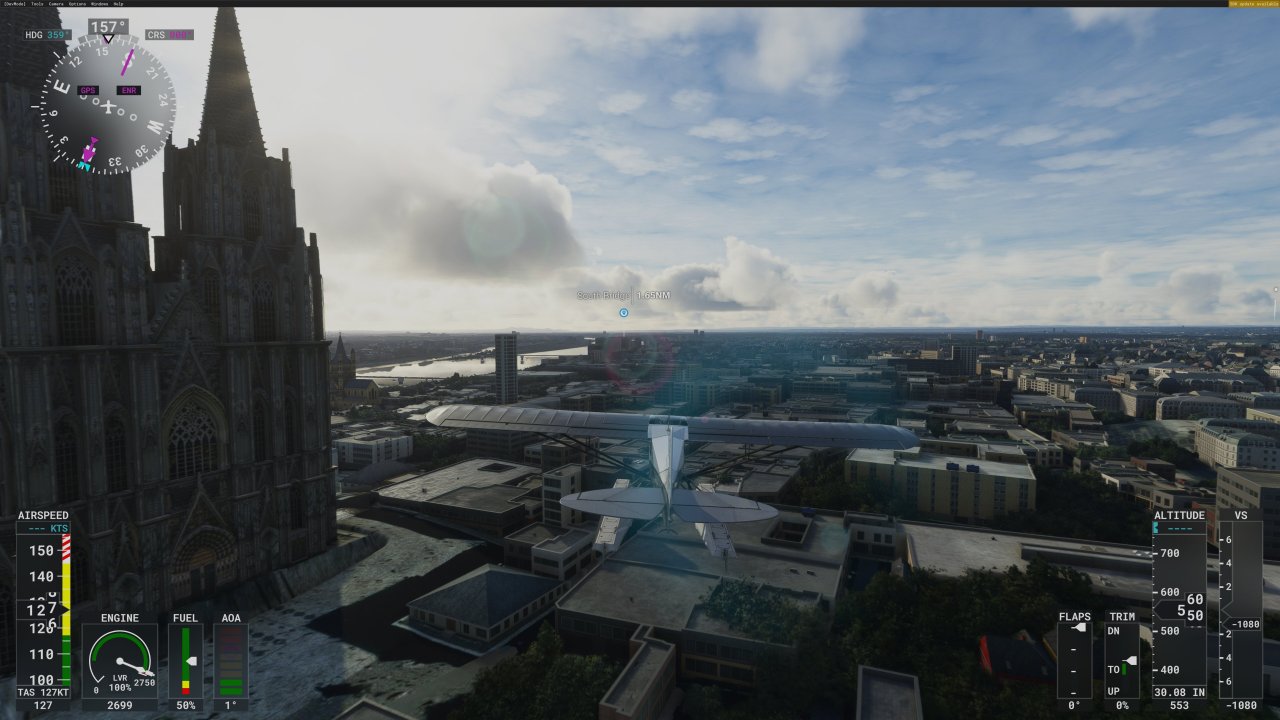Screen dimensions: 1280x720
Task: Open the Windows menu
Action: (99, 4)
